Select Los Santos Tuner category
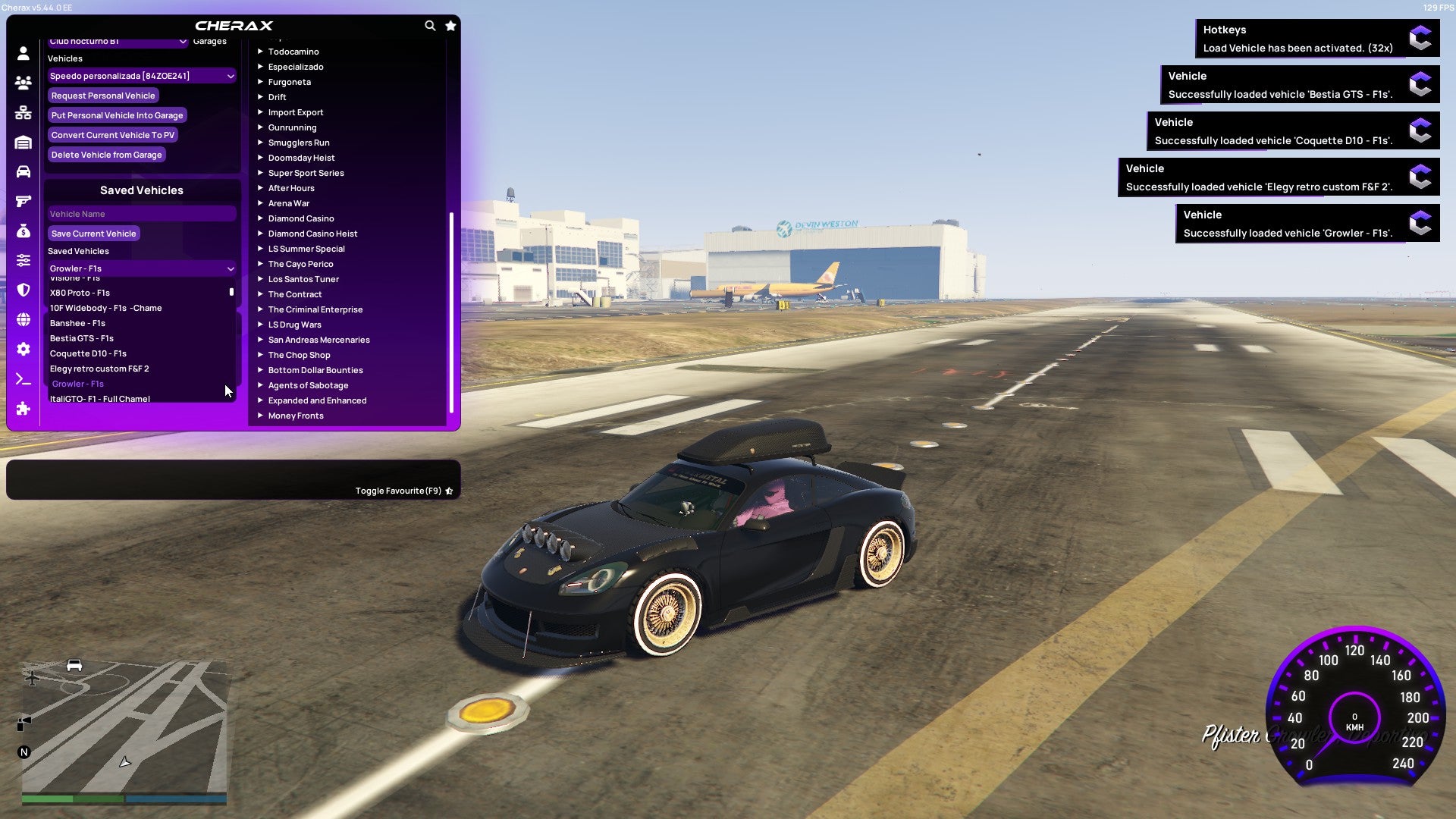This screenshot has height=819, width=1456. click(x=303, y=279)
